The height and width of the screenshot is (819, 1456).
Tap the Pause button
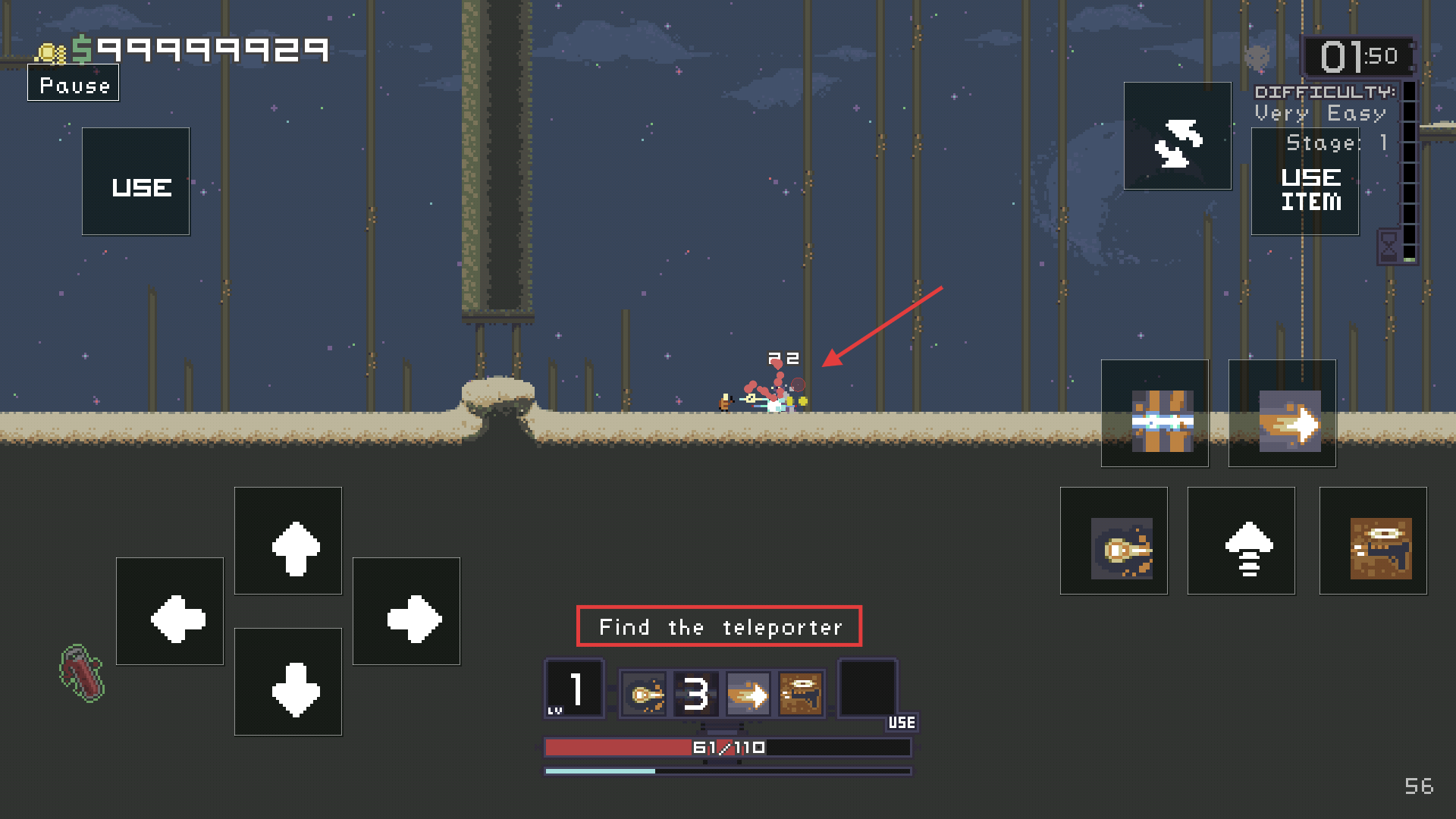pos(74,84)
